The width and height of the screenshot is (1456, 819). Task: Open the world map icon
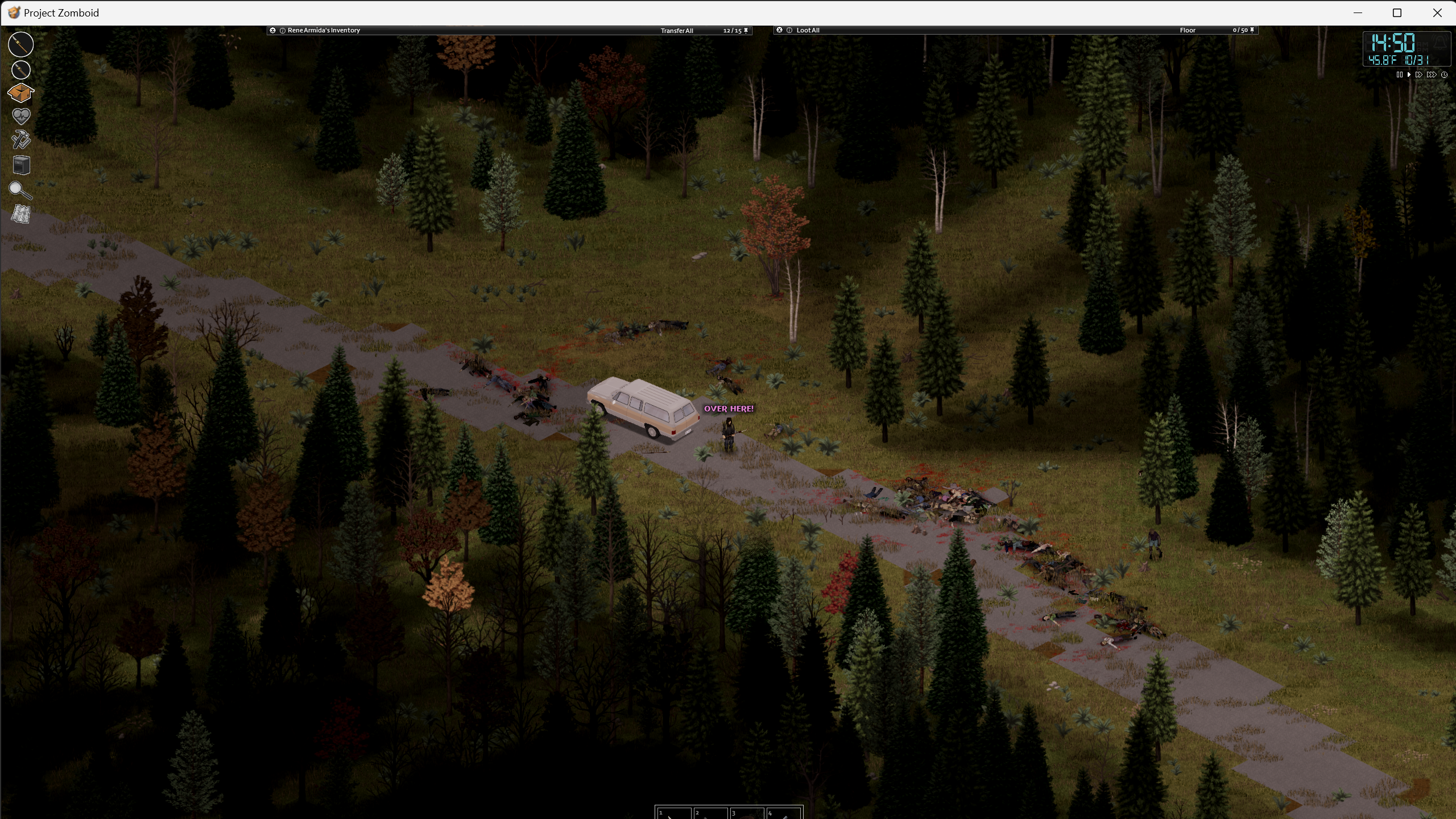point(21,214)
